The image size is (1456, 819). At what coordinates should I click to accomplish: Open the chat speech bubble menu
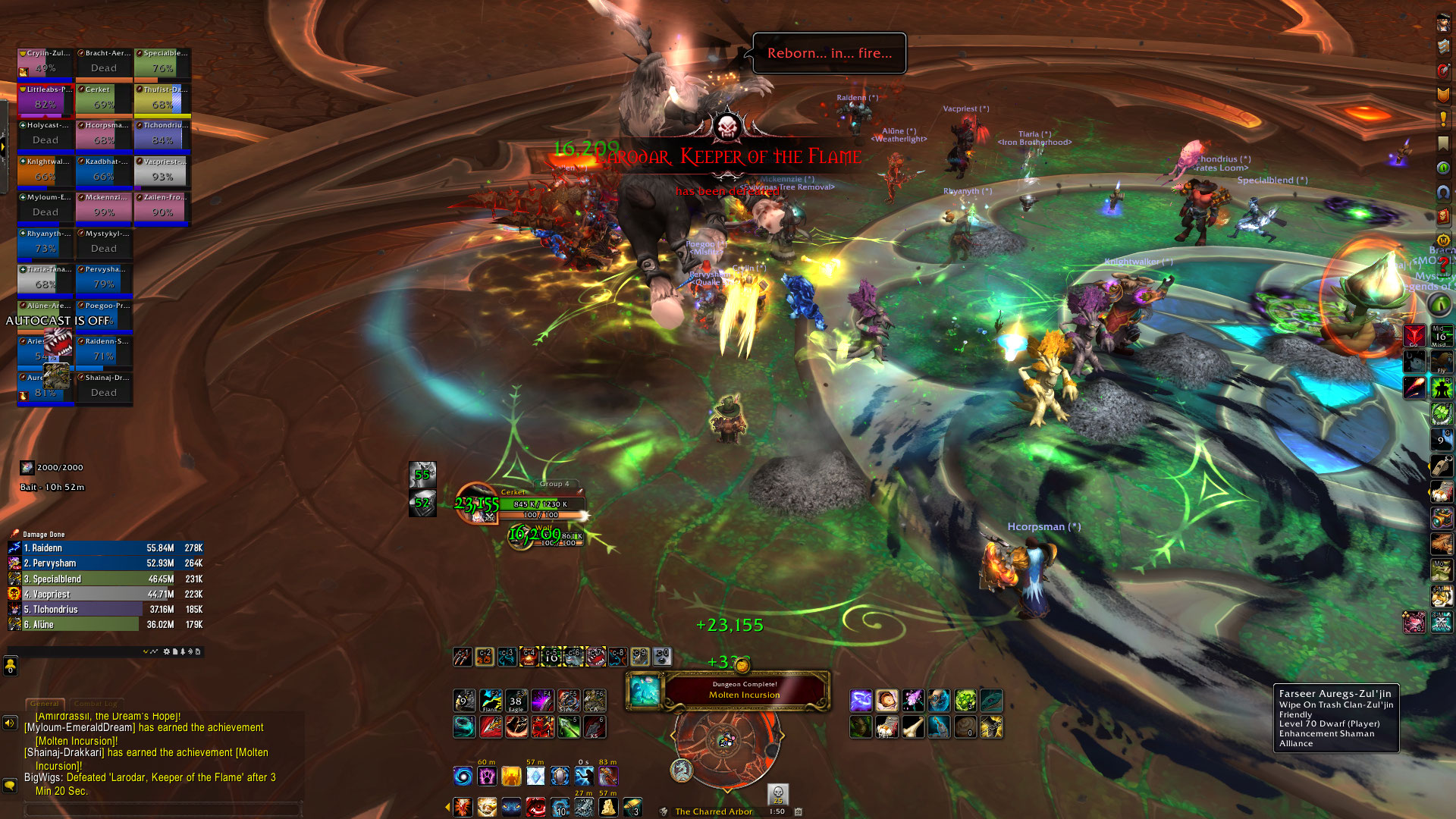(x=10, y=785)
